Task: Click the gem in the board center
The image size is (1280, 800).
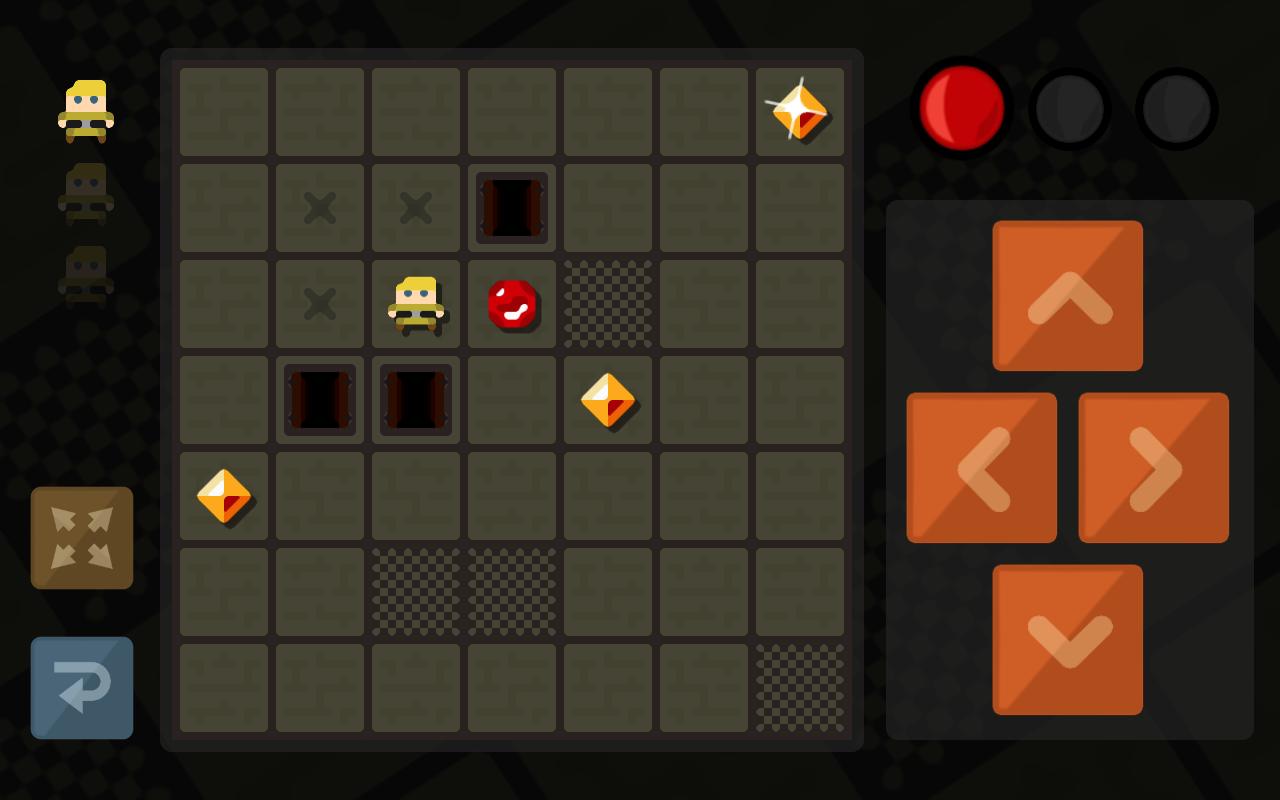Action: [608, 400]
